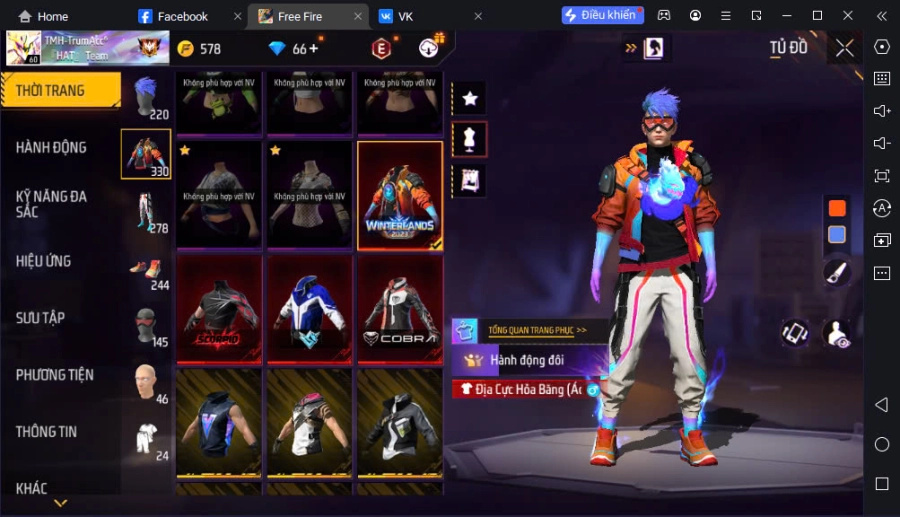Image resolution: width=900 pixels, height=517 pixels.
Task: Show favorites with the star filter
Action: pyautogui.click(x=470, y=98)
